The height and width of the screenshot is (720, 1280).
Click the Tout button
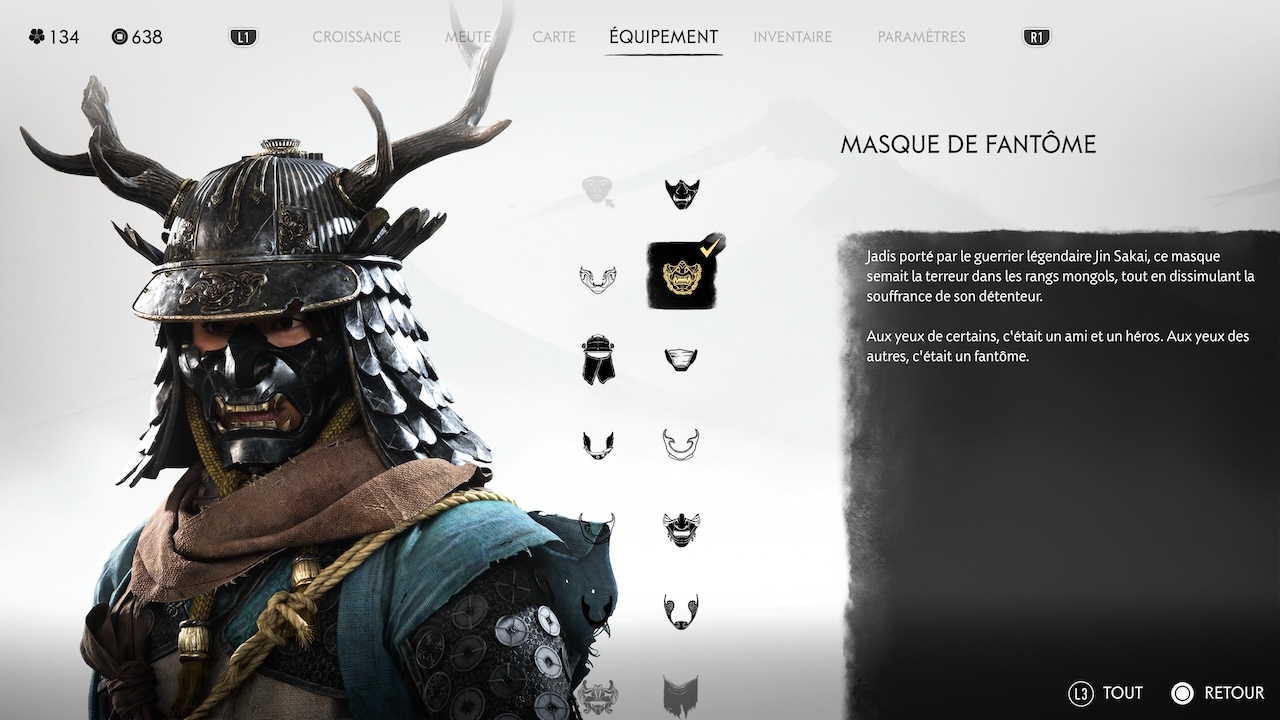coord(1106,693)
